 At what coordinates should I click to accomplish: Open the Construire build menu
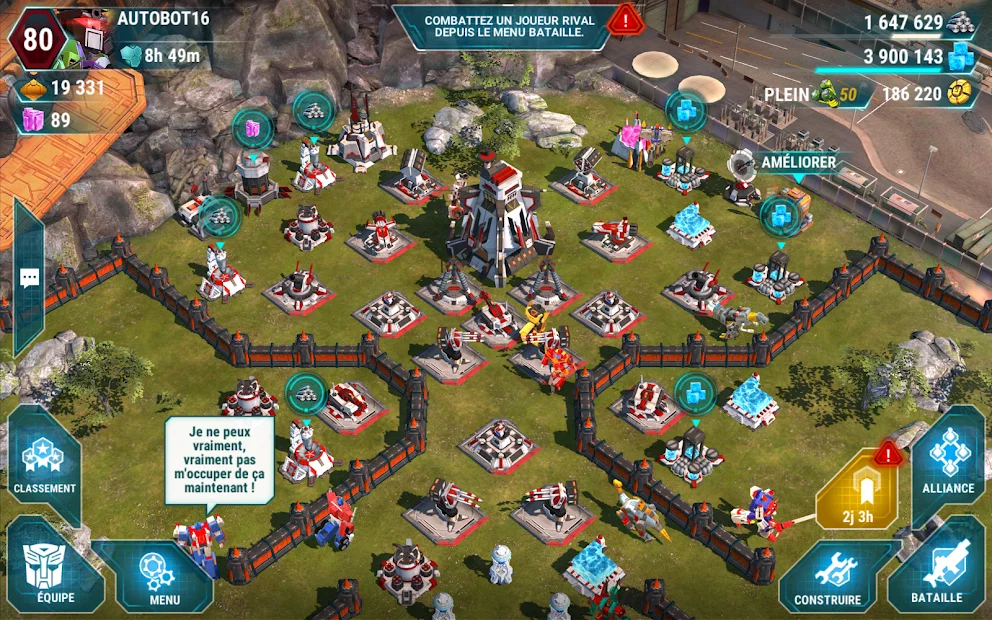827,577
